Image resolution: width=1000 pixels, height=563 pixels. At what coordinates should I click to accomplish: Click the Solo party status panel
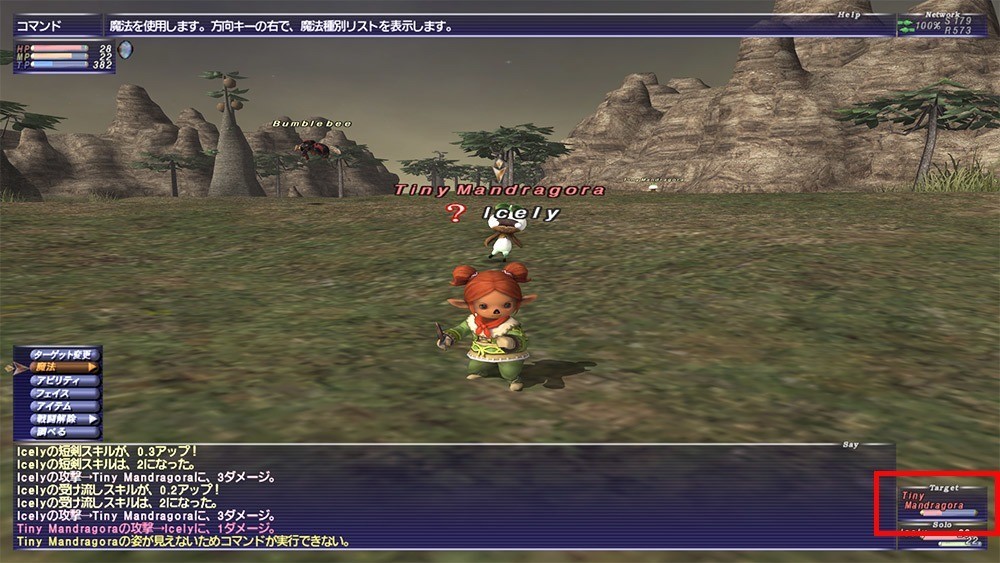click(942, 536)
